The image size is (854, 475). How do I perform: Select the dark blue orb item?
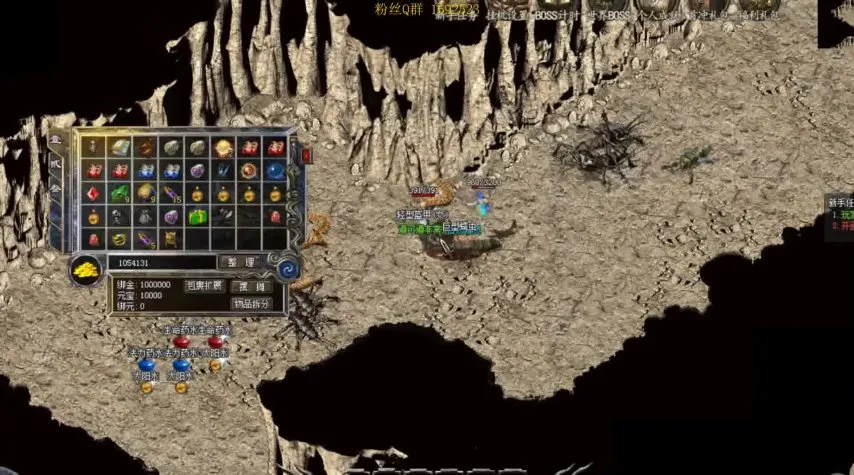point(275,170)
